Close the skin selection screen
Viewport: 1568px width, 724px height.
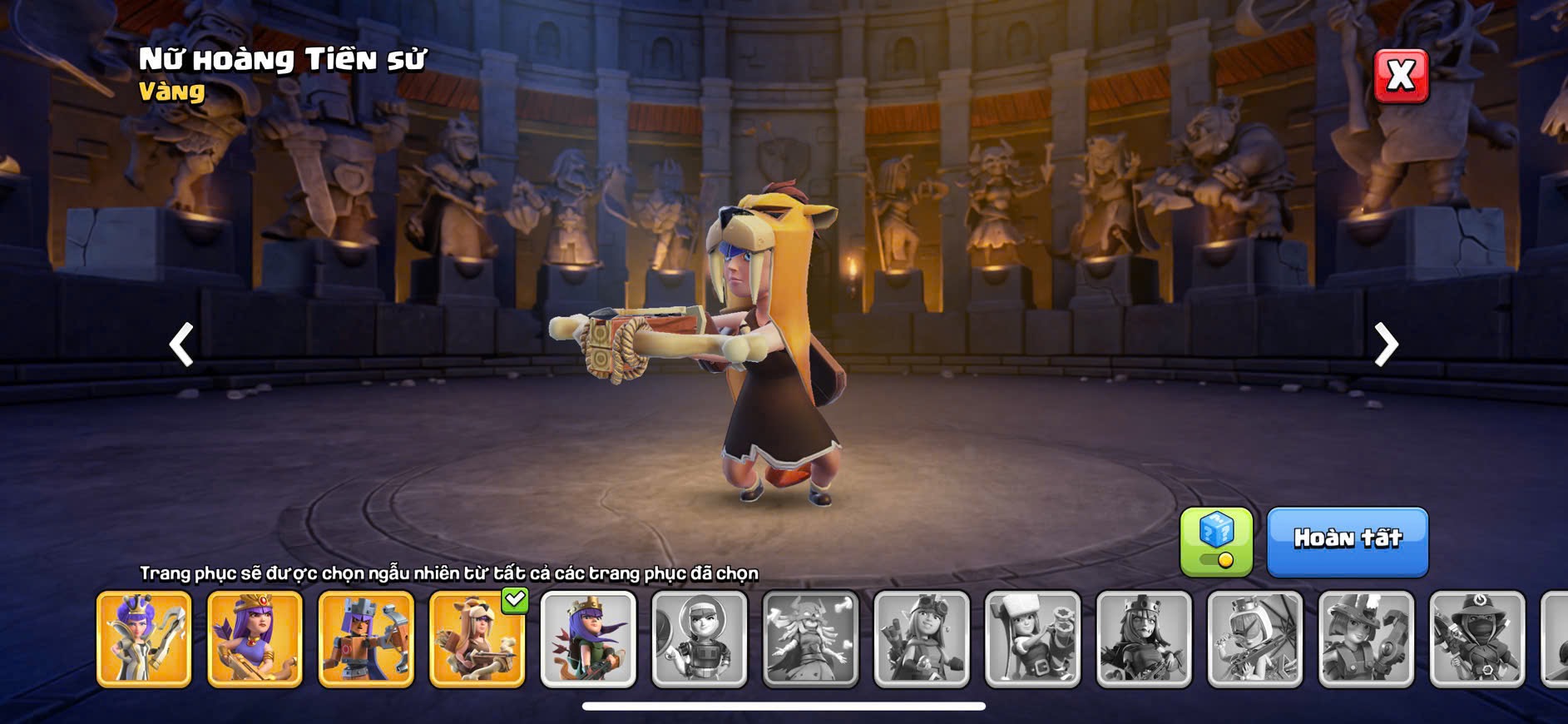click(x=1401, y=76)
